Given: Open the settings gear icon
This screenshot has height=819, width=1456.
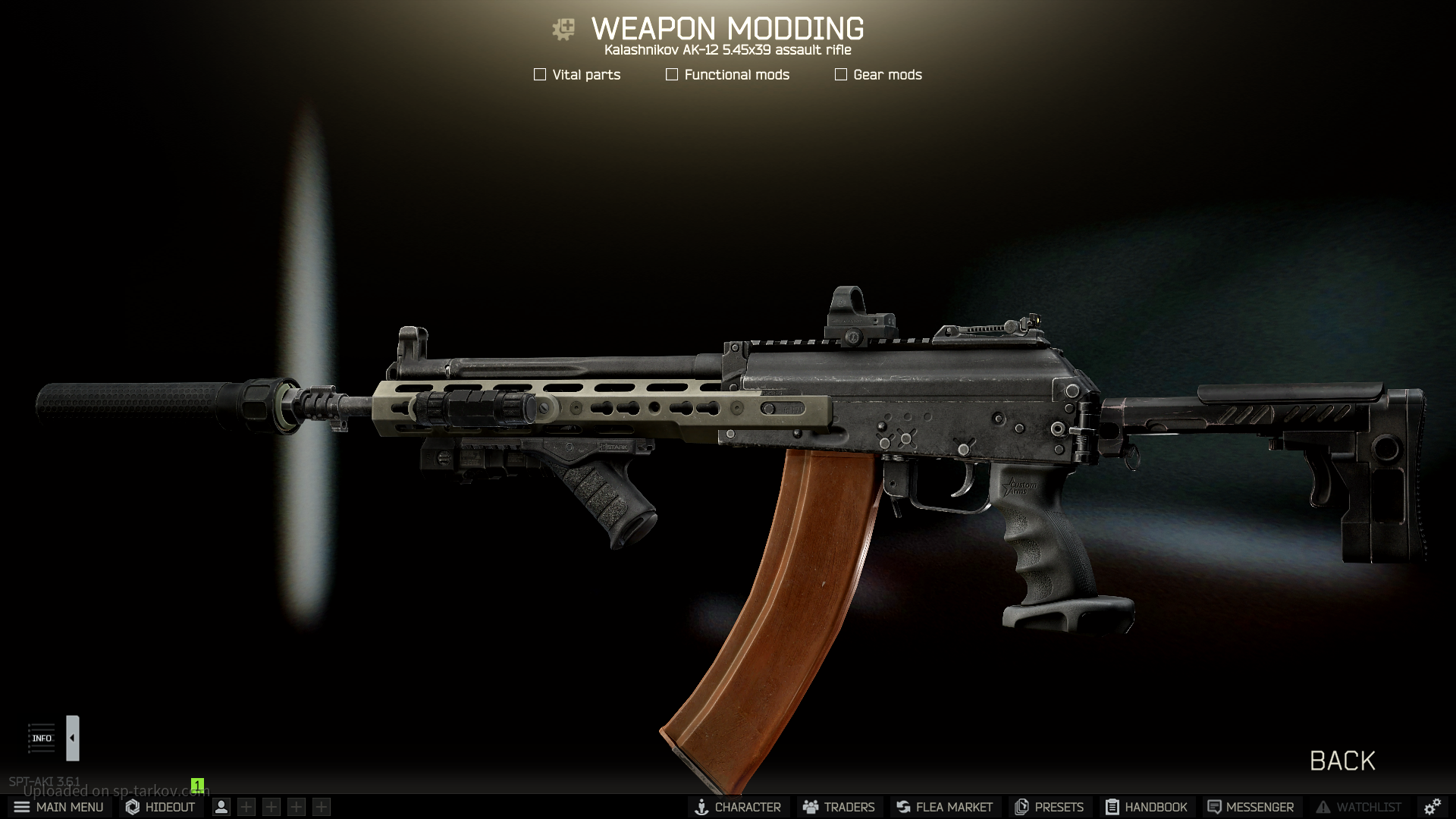Looking at the screenshot, I should pos(1432,807).
